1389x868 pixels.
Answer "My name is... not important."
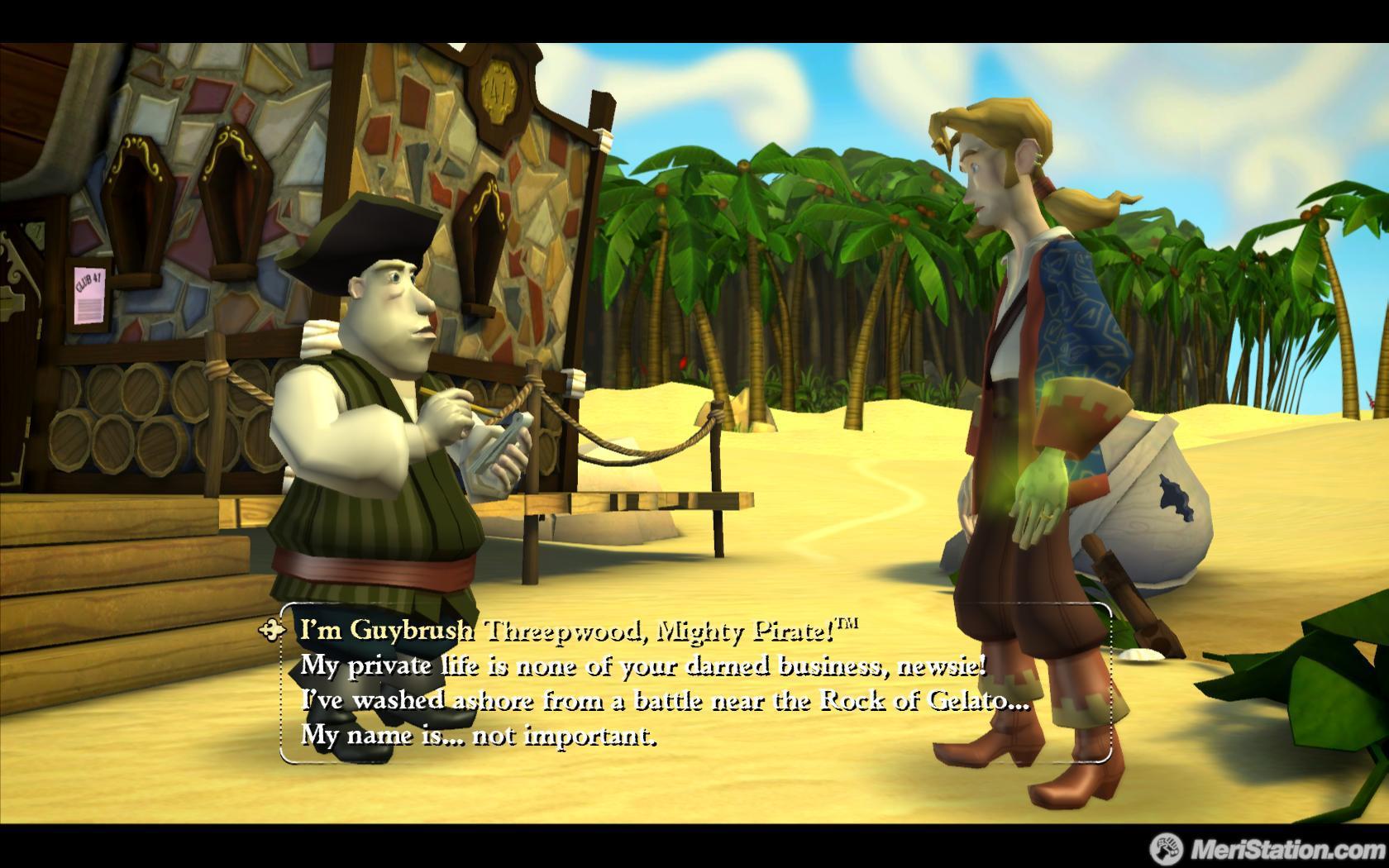(x=478, y=735)
